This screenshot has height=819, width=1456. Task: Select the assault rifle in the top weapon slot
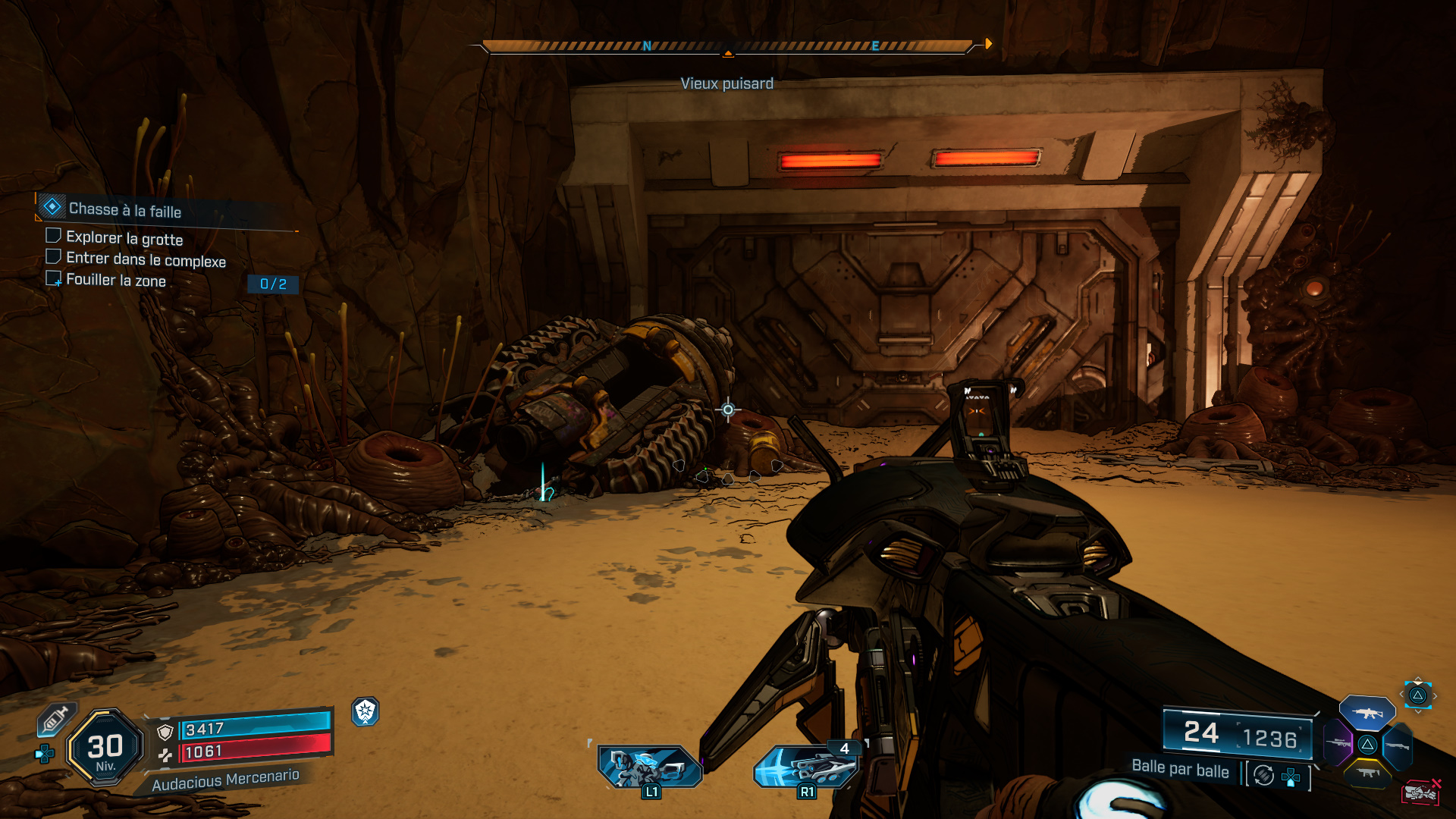pos(1367,713)
